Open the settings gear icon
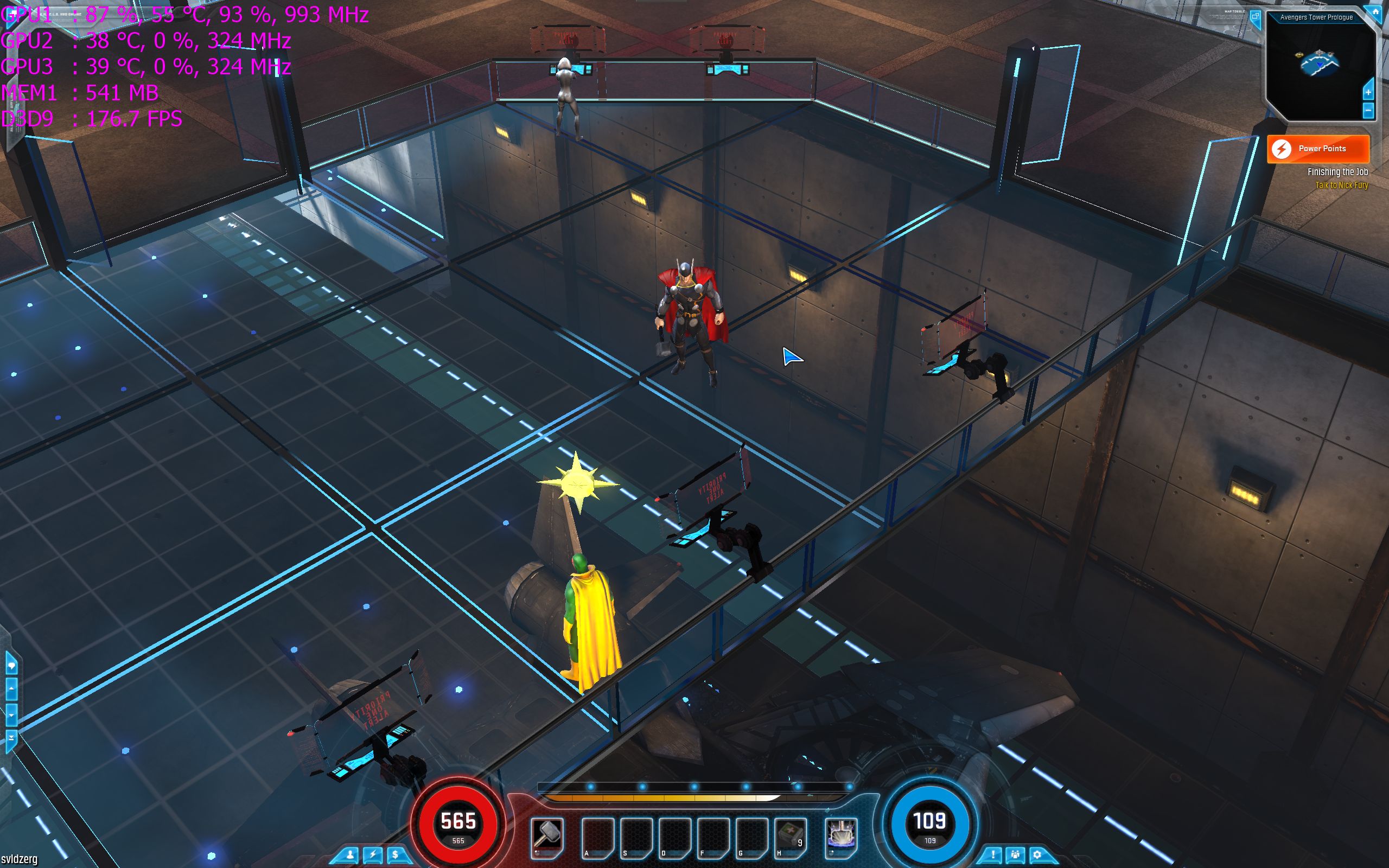 pos(1037,855)
